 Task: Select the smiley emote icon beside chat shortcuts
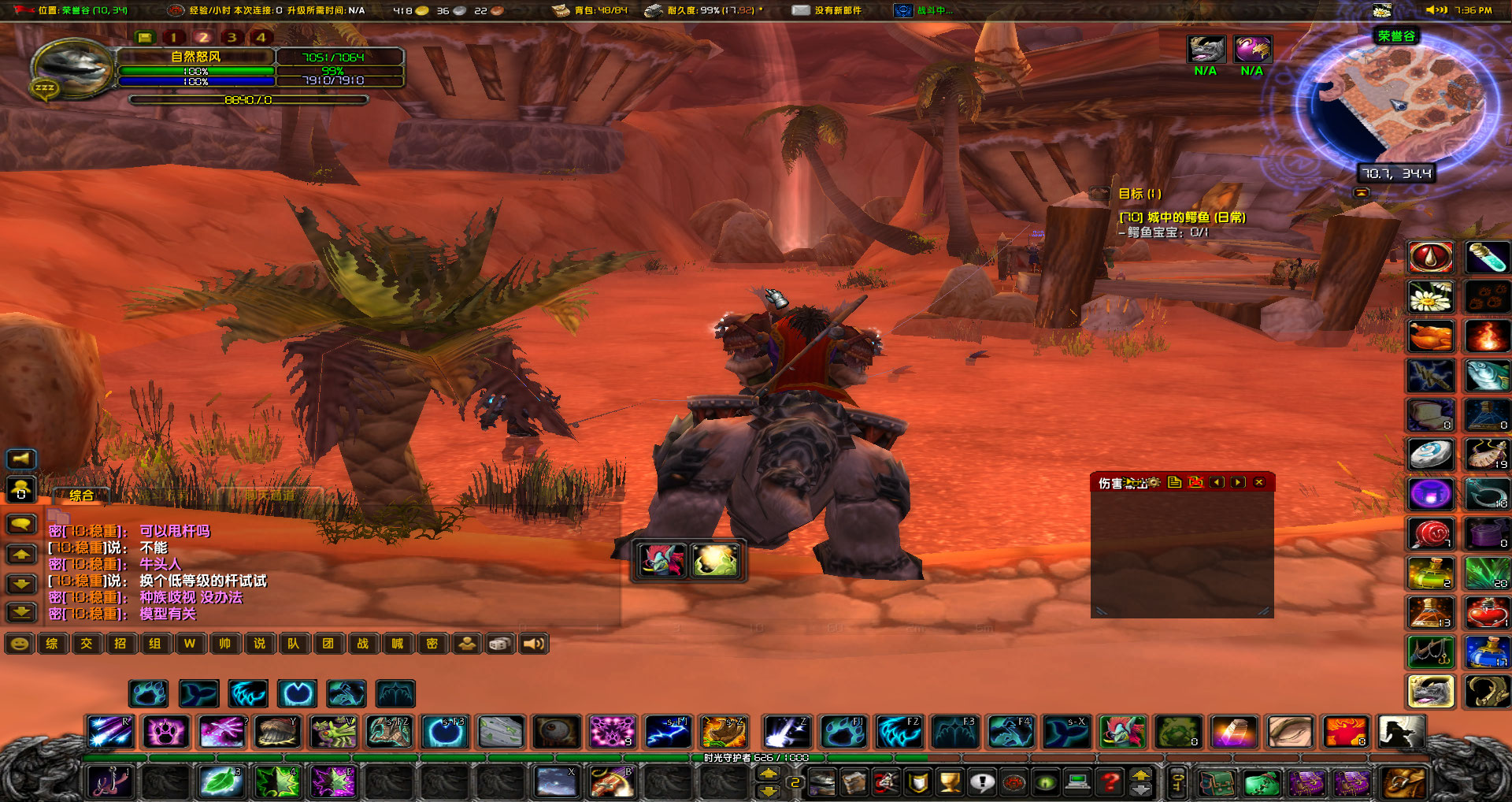click(20, 644)
